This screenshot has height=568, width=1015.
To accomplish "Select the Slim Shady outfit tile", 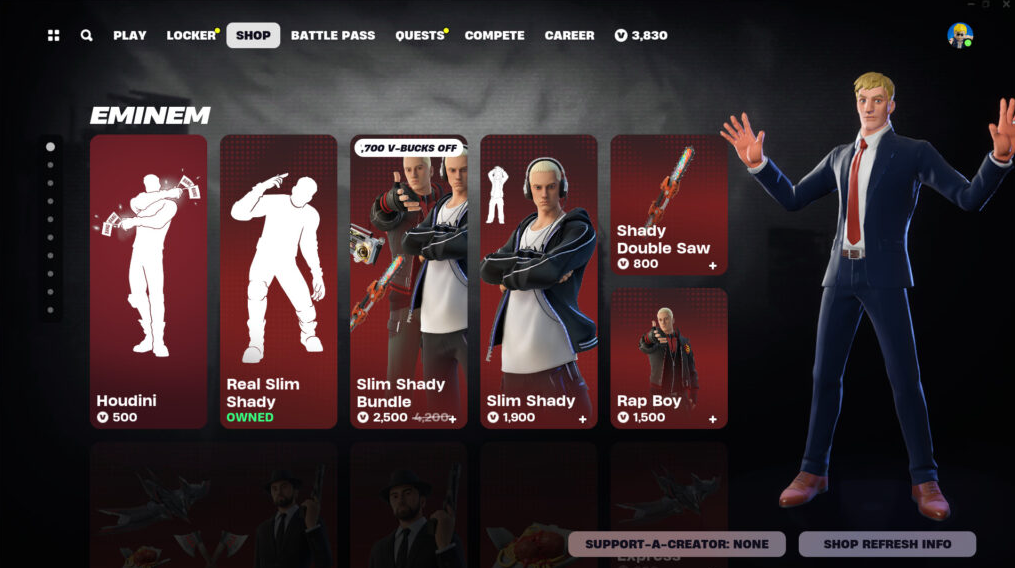I will tap(539, 281).
